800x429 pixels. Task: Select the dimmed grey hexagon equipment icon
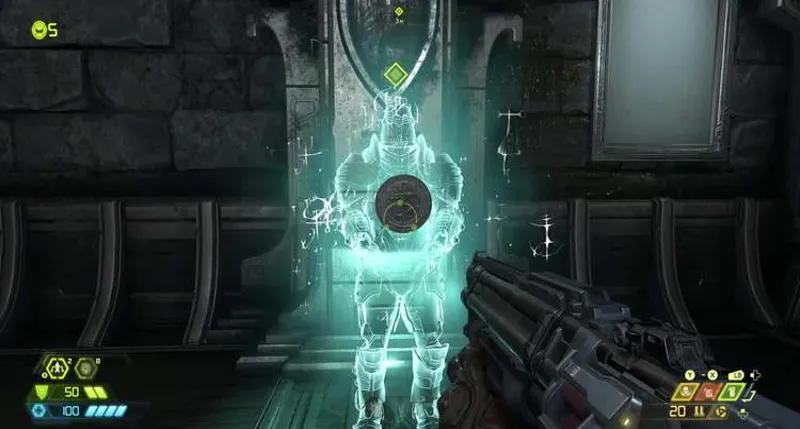[x=84, y=367]
